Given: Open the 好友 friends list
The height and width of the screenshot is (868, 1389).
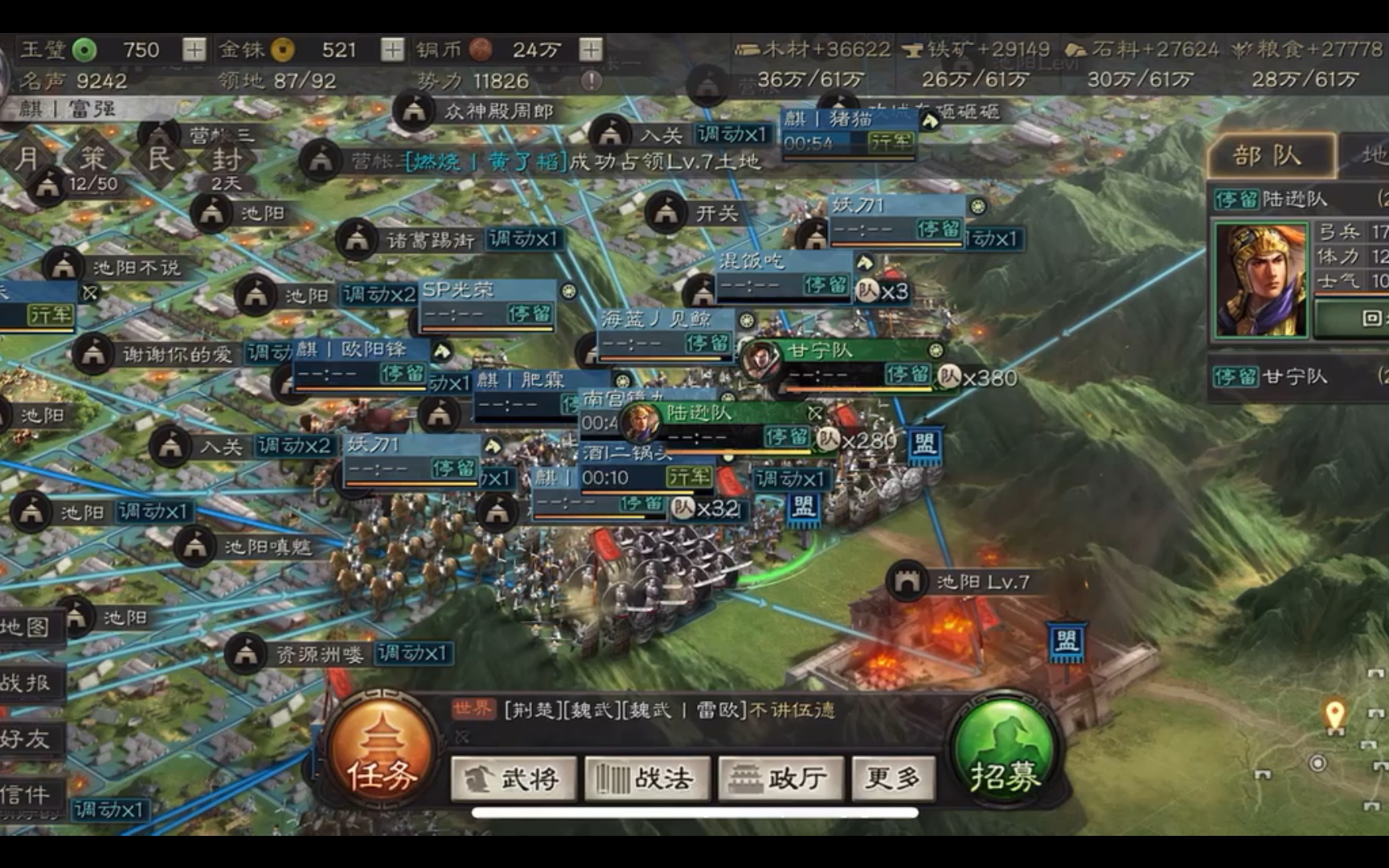Looking at the screenshot, I should point(26,739).
